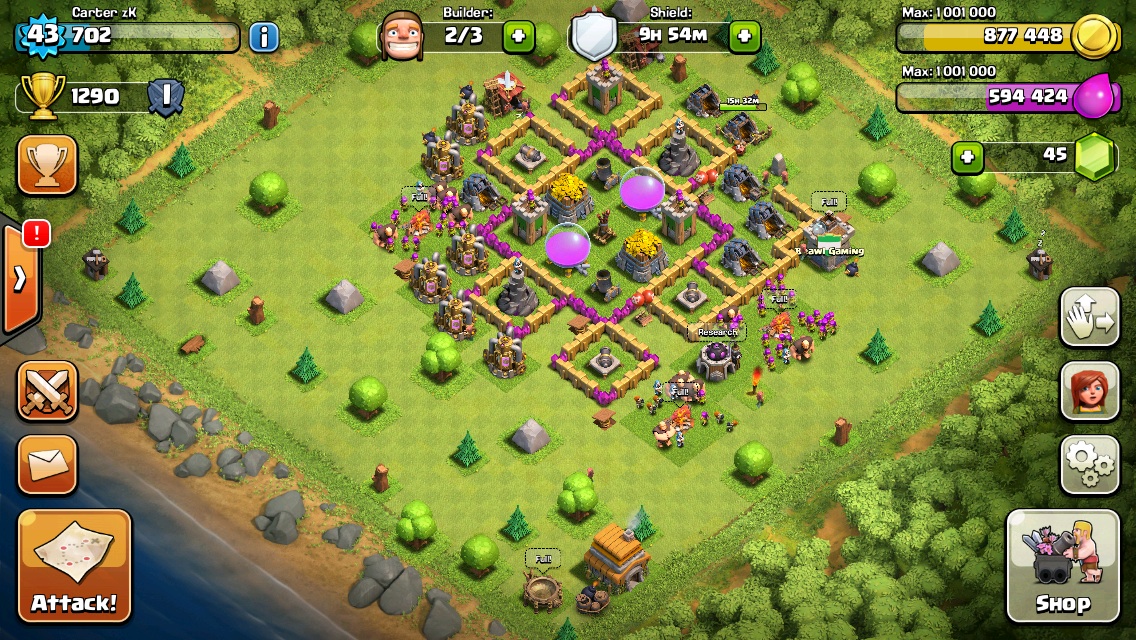Open the layout editor hand button

tap(1089, 317)
